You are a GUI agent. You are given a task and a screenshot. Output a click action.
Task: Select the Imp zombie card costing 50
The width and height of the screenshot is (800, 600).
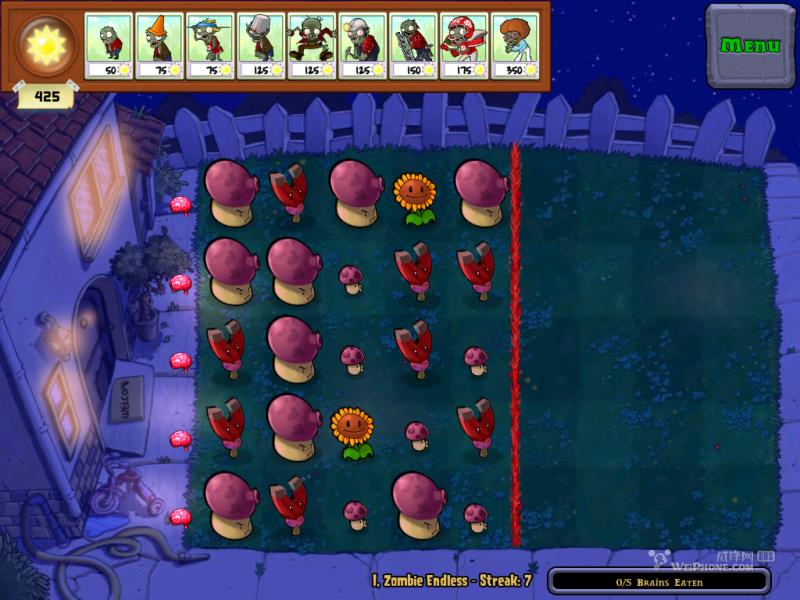[109, 45]
